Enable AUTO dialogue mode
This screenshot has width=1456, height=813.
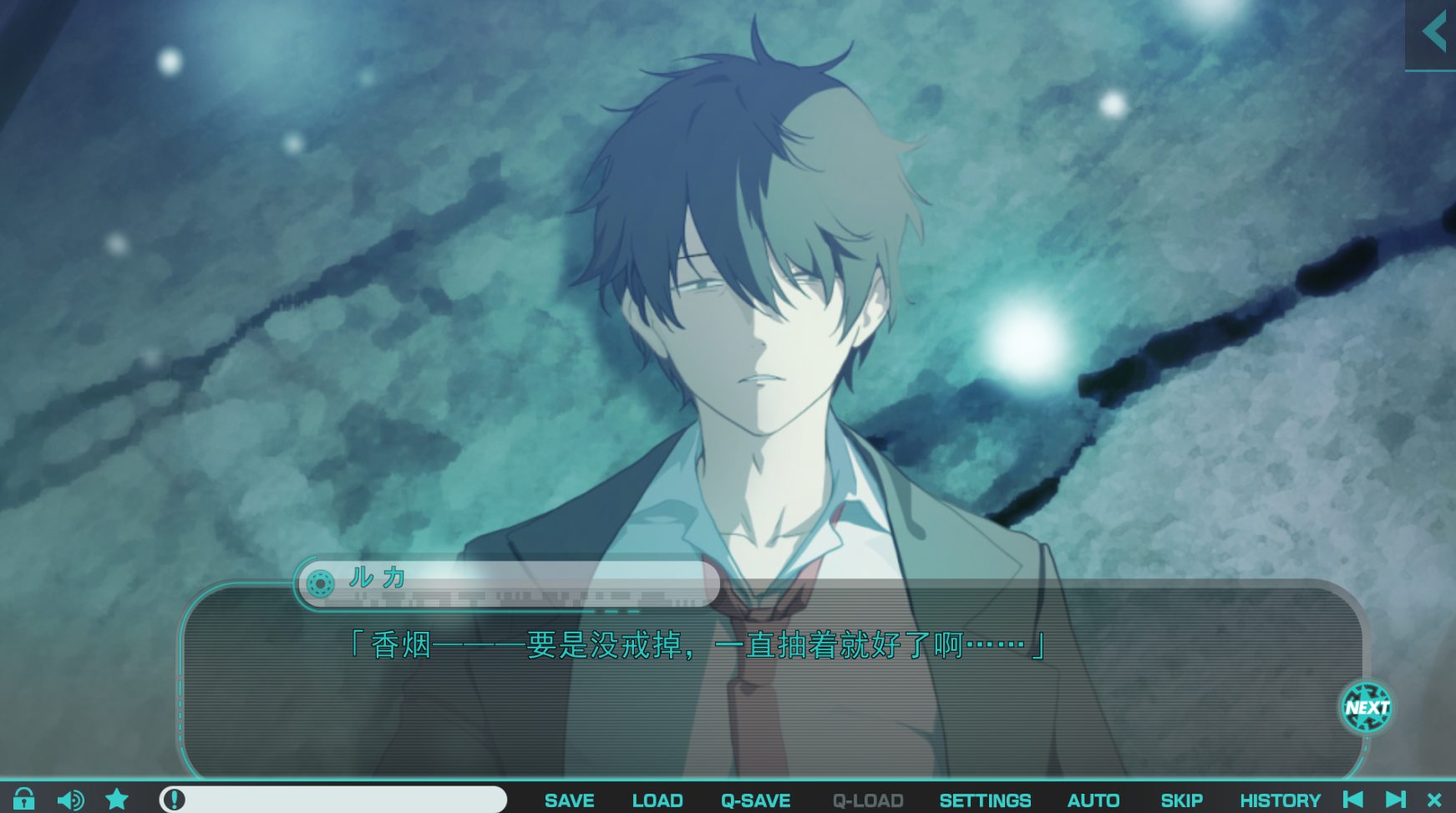coord(1093,800)
